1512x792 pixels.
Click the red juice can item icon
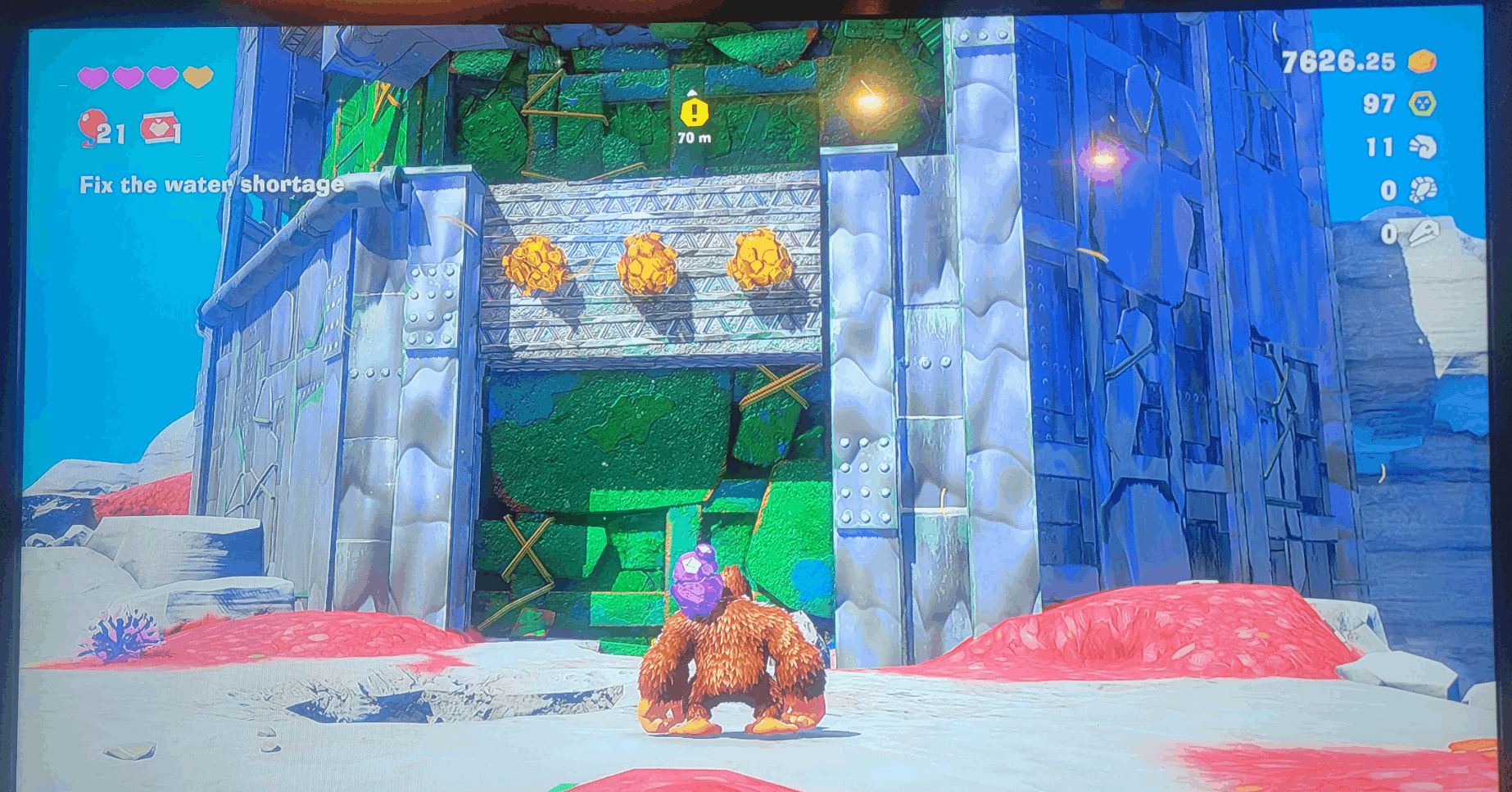[x=161, y=129]
